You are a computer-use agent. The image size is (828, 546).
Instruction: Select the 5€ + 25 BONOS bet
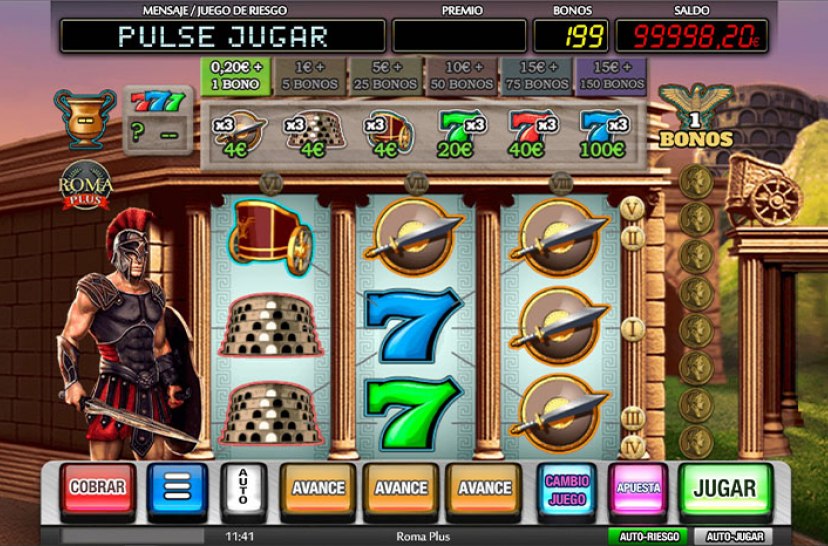coord(387,76)
